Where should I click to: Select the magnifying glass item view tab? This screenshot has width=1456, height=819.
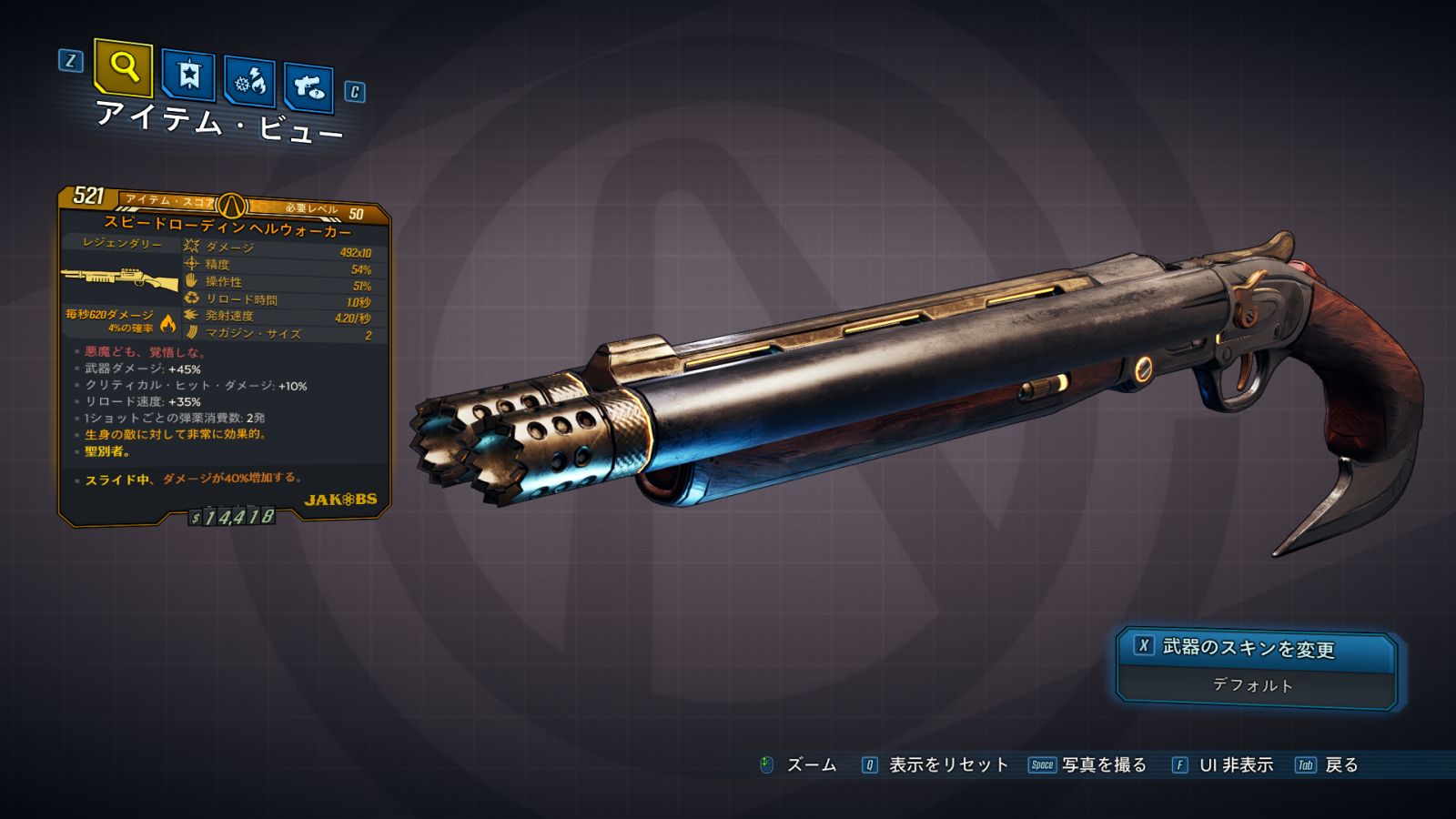(x=124, y=67)
